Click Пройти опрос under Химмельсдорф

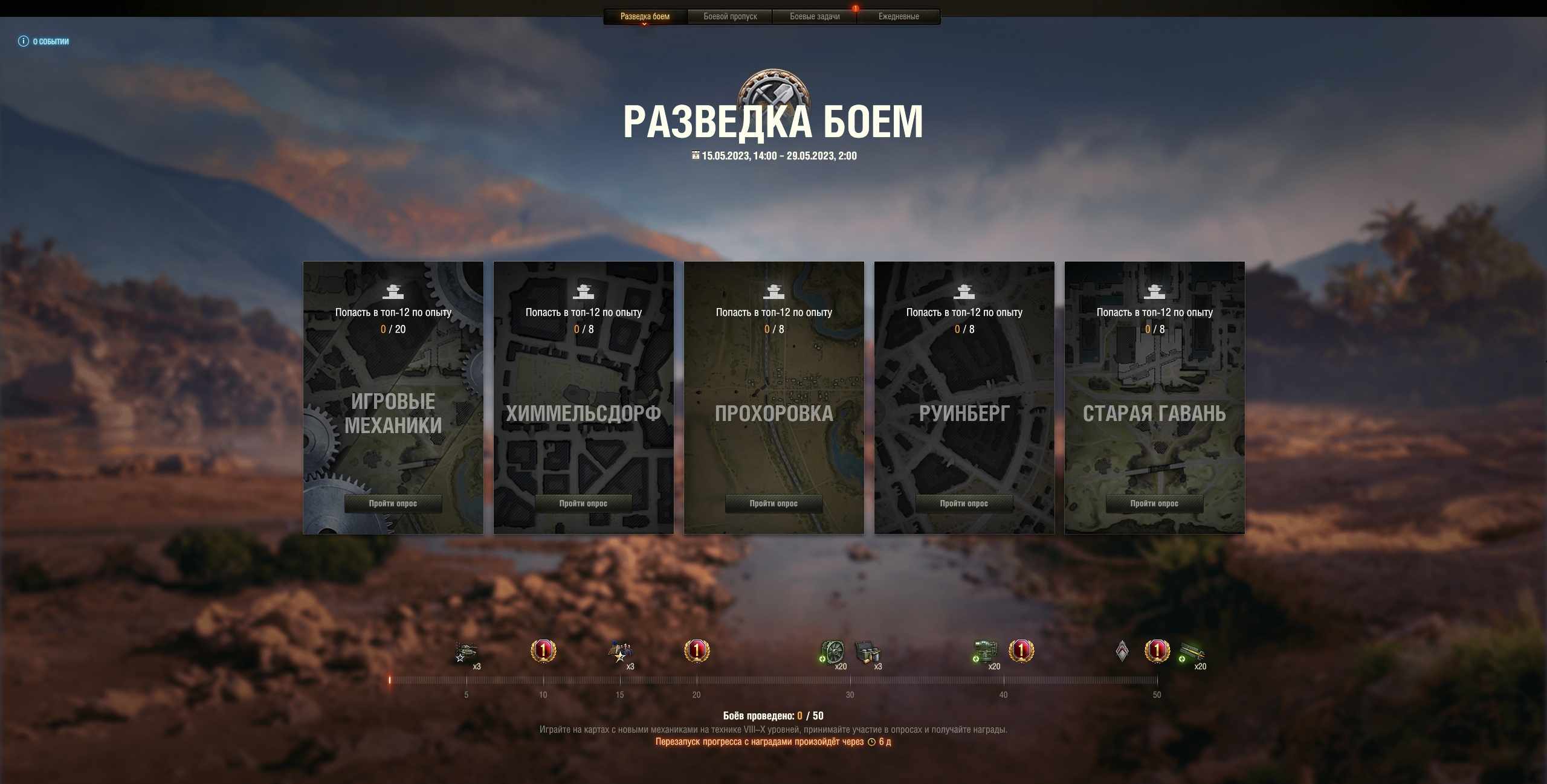click(583, 503)
